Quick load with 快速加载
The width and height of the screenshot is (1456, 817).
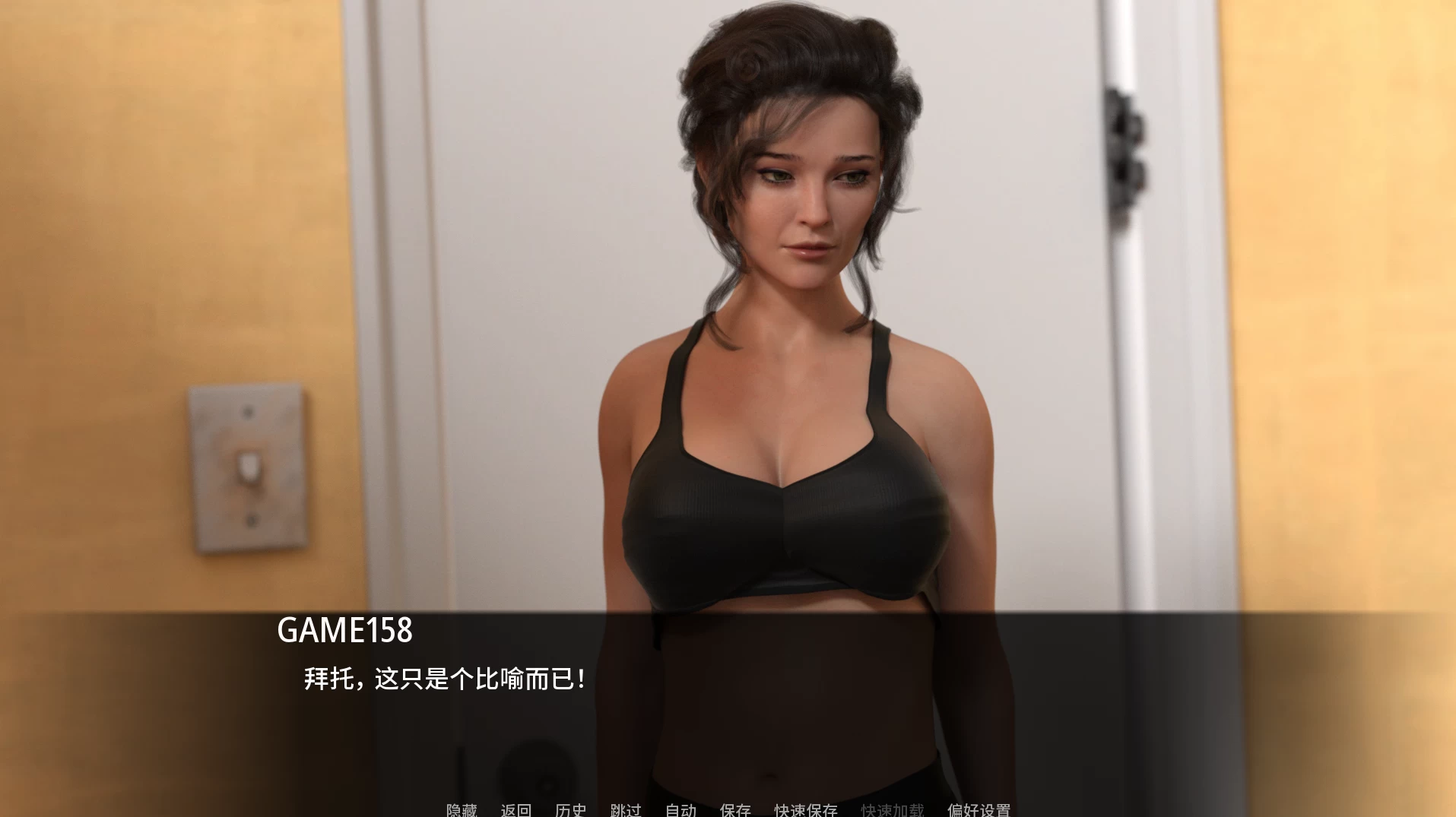click(893, 810)
